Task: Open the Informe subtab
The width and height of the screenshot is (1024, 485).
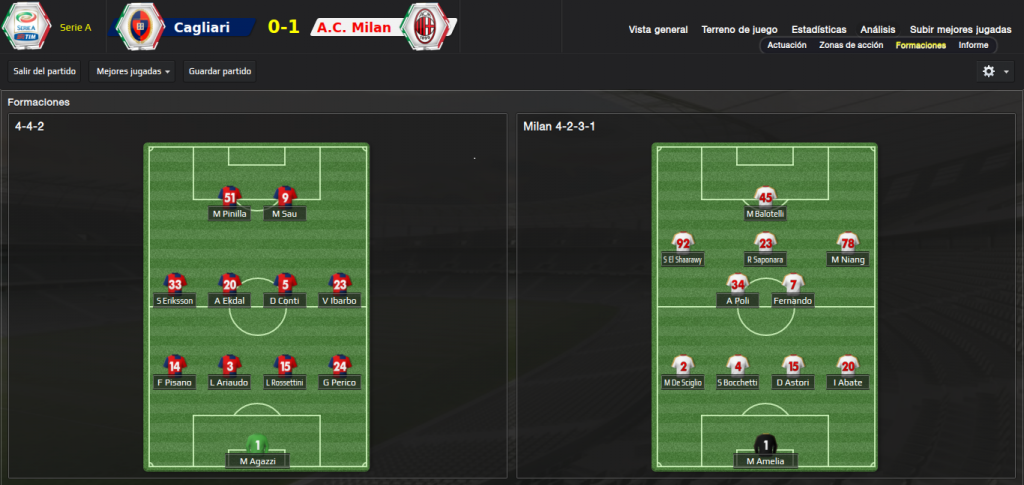Action: (x=973, y=45)
